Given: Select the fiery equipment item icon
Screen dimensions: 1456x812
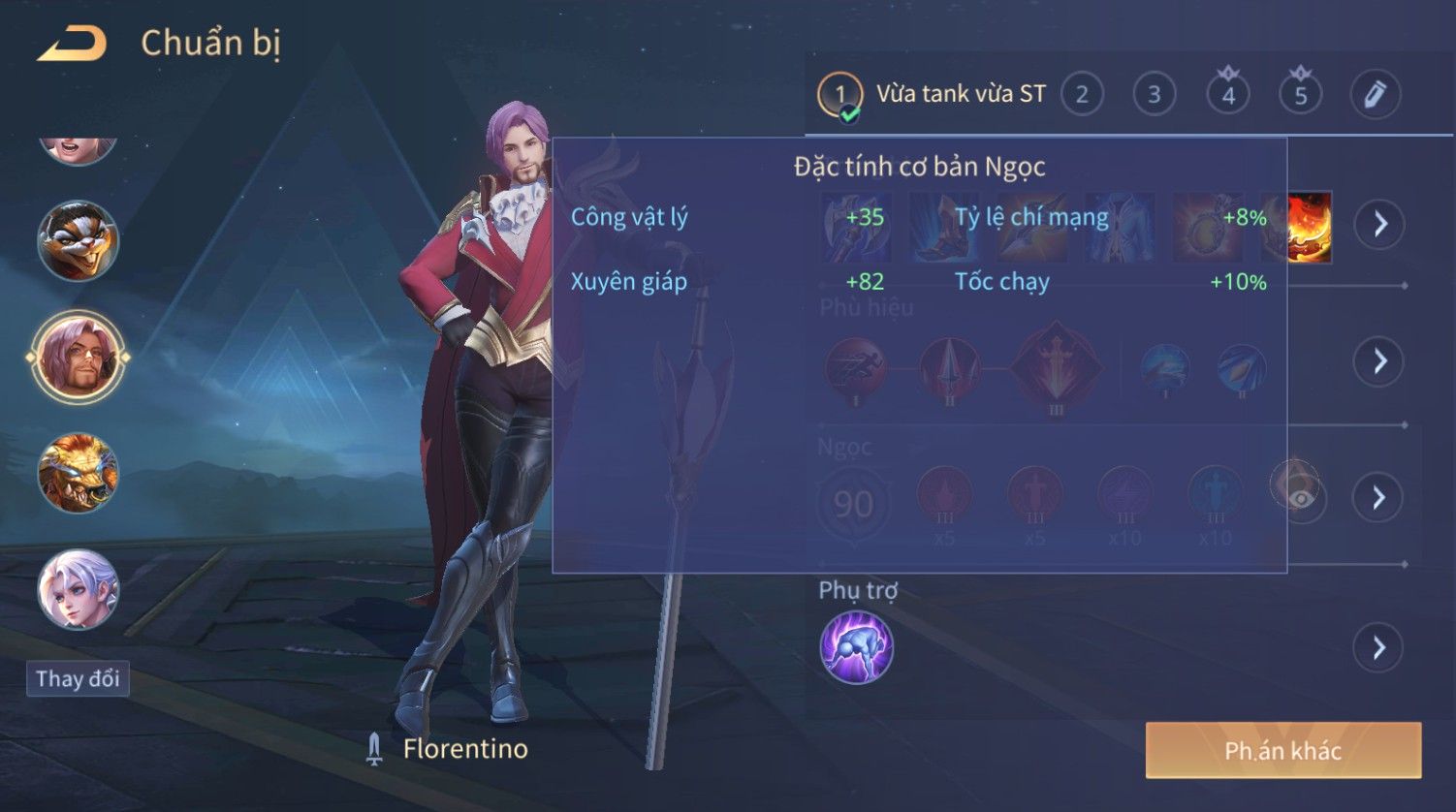Looking at the screenshot, I should (x=1310, y=227).
